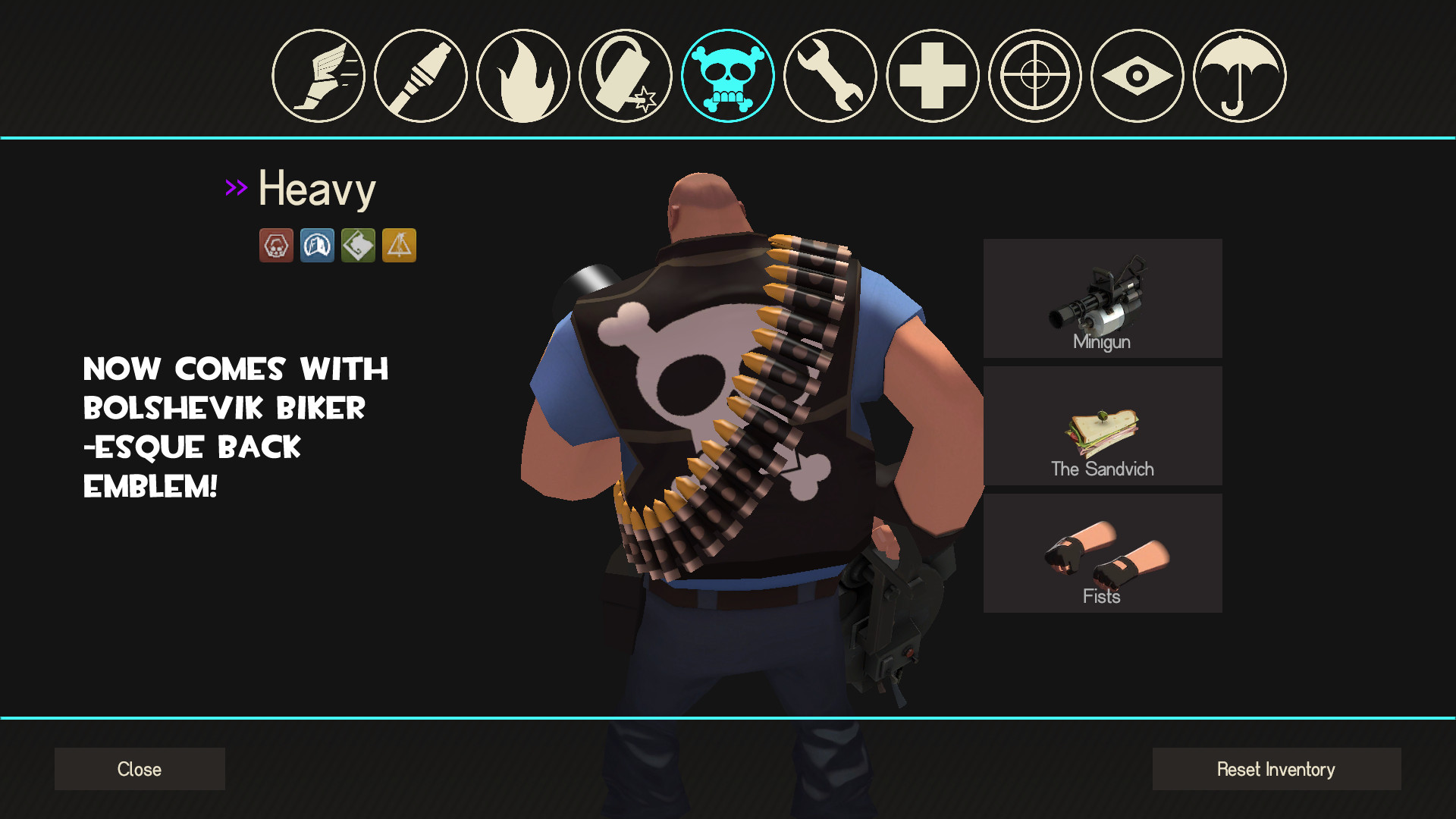Image resolution: width=1456 pixels, height=819 pixels.
Task: Select The Sandvich secondary slot
Action: [1102, 425]
